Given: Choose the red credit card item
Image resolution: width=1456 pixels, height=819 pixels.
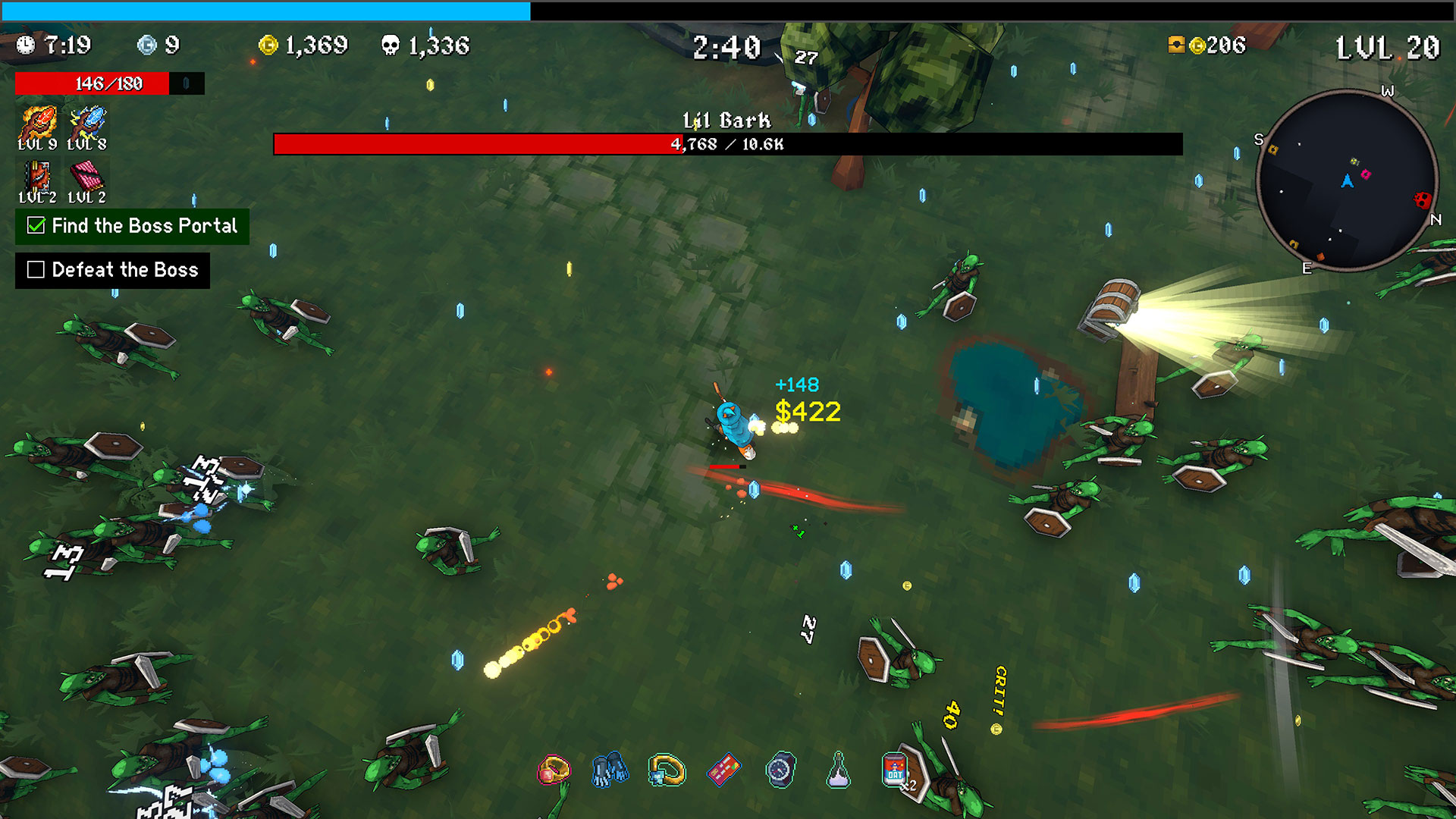Looking at the screenshot, I should [x=723, y=770].
